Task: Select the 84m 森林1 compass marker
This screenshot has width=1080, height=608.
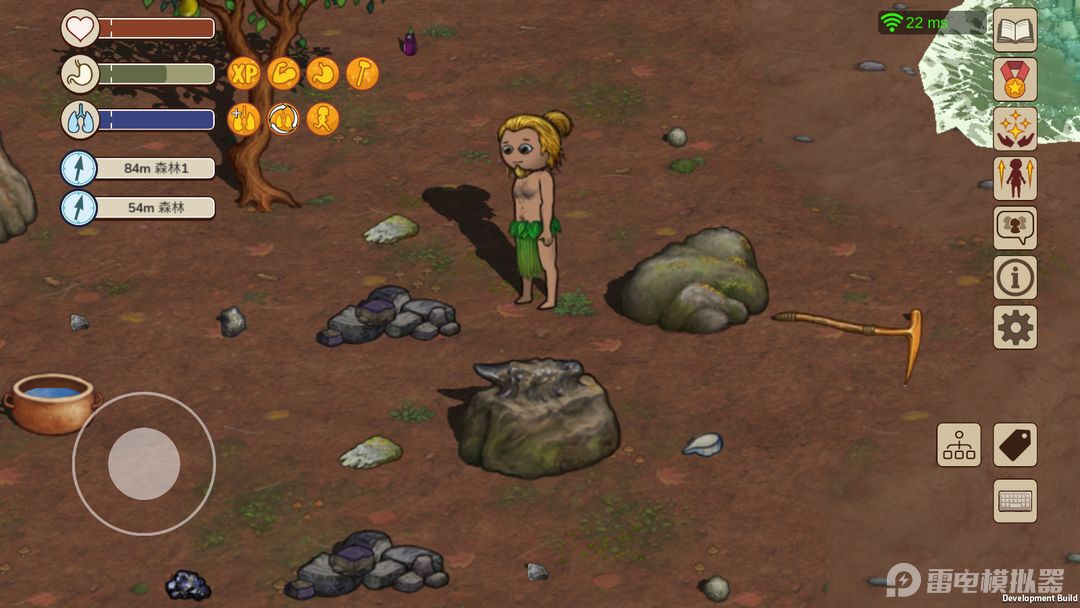Action: click(x=138, y=168)
